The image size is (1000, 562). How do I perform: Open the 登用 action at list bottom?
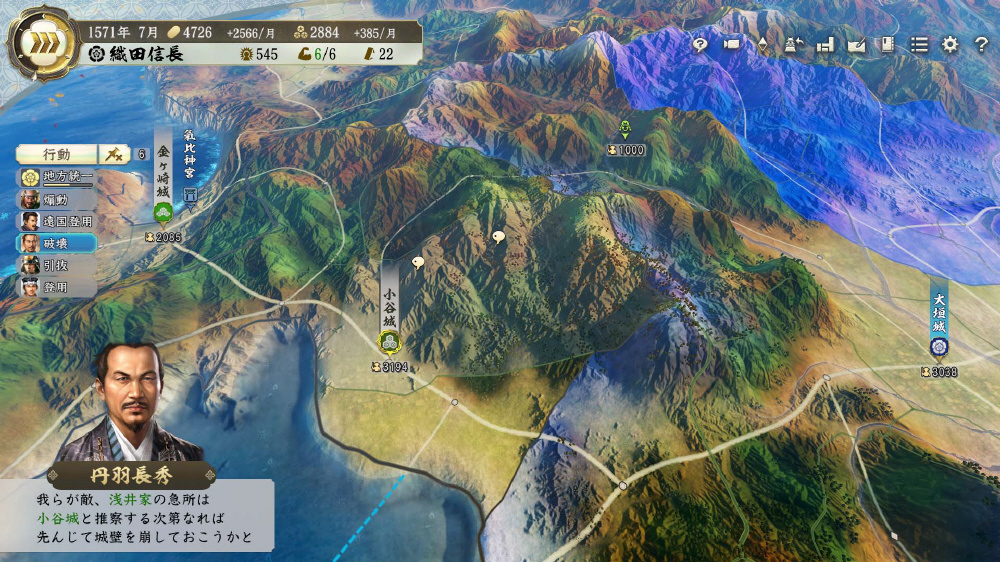pyautogui.click(x=57, y=287)
